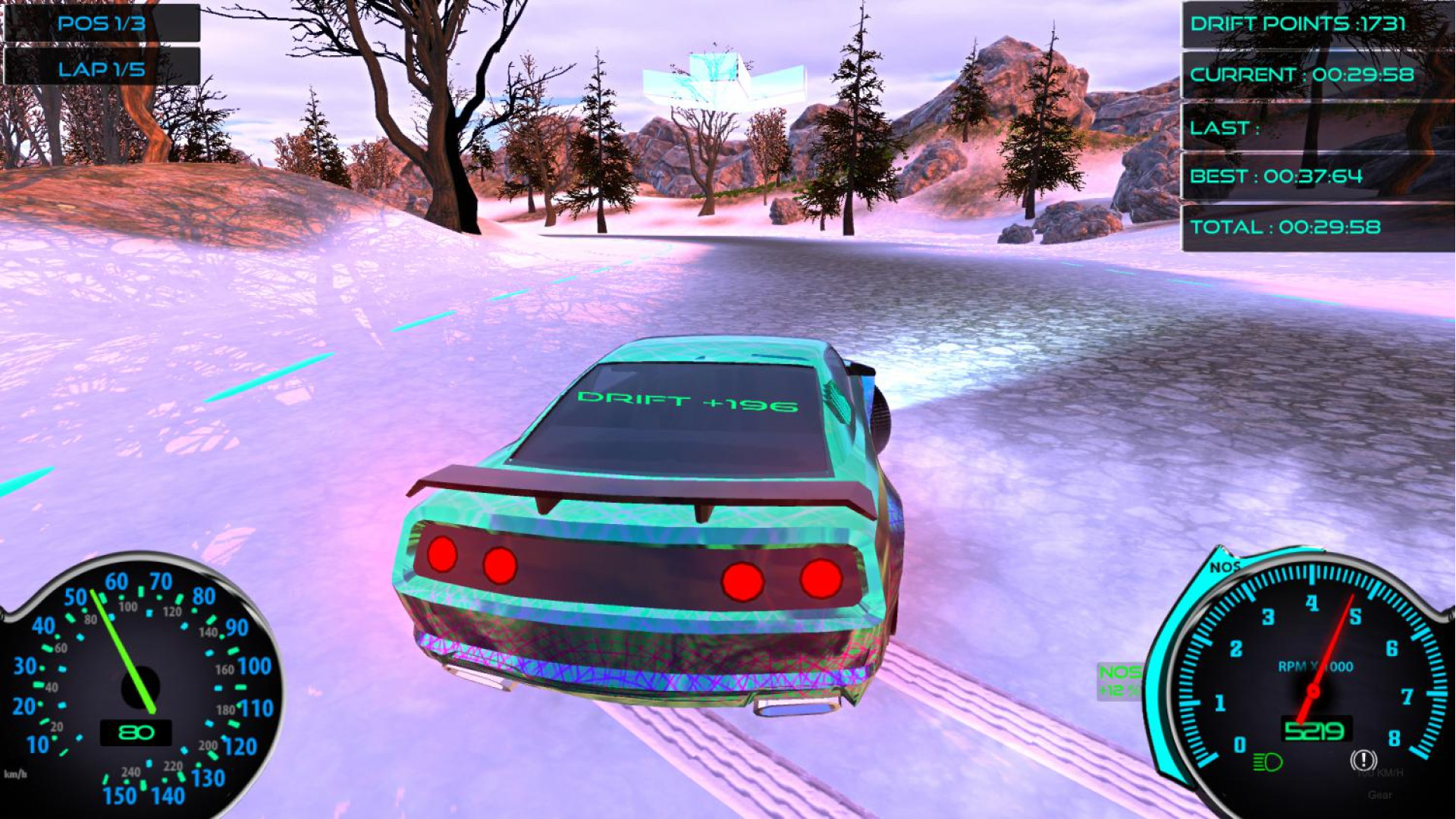Toggle the green headlight icon

(x=1267, y=761)
